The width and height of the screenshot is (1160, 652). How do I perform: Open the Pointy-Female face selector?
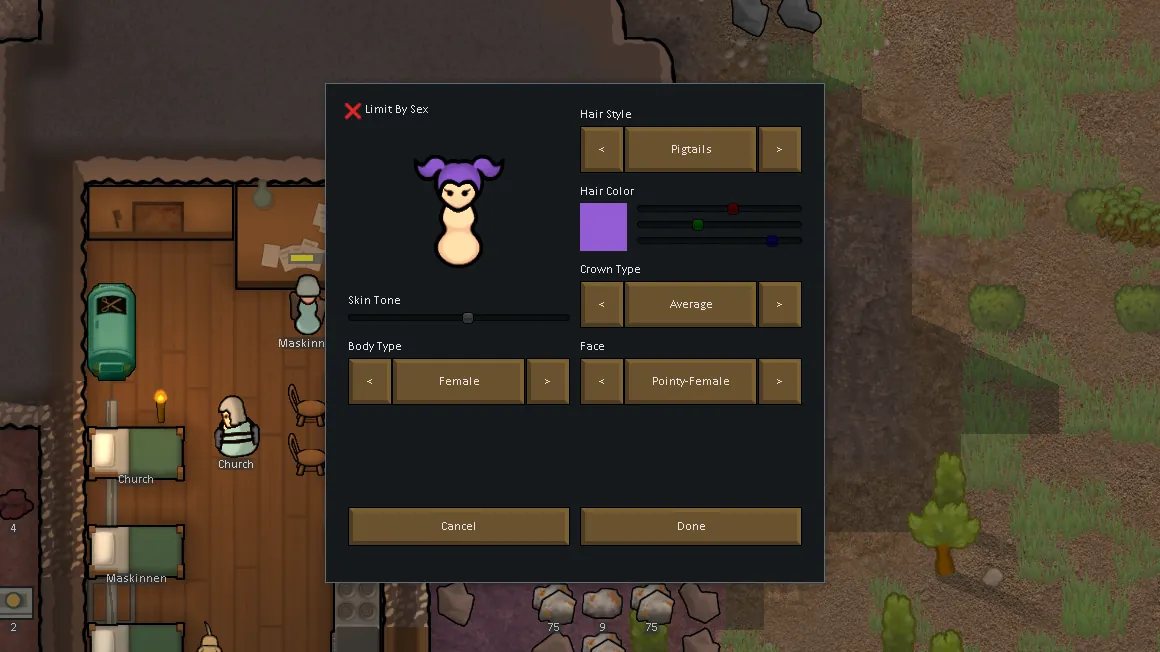(x=691, y=382)
